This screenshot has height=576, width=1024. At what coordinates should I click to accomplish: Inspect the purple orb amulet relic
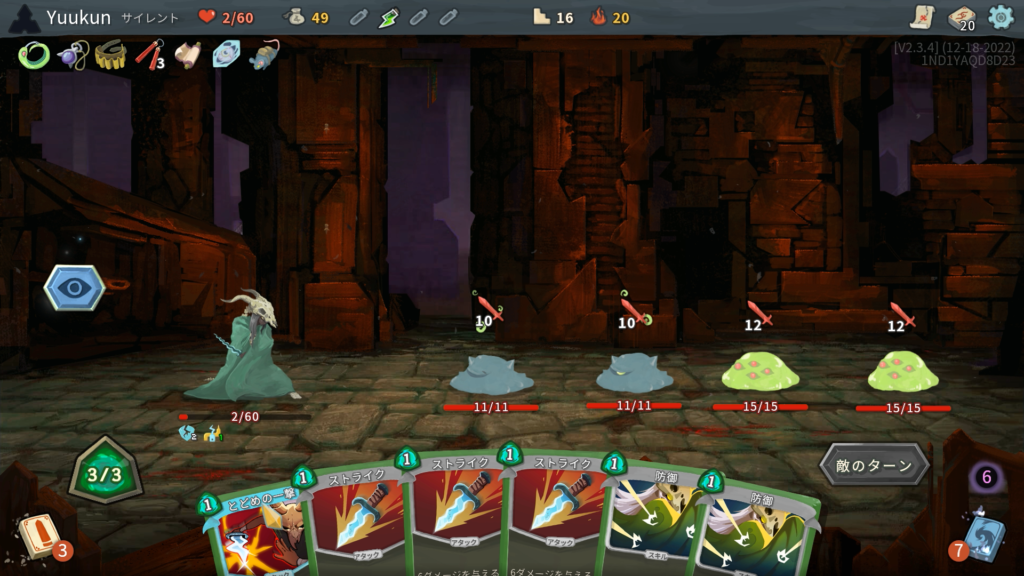71,55
